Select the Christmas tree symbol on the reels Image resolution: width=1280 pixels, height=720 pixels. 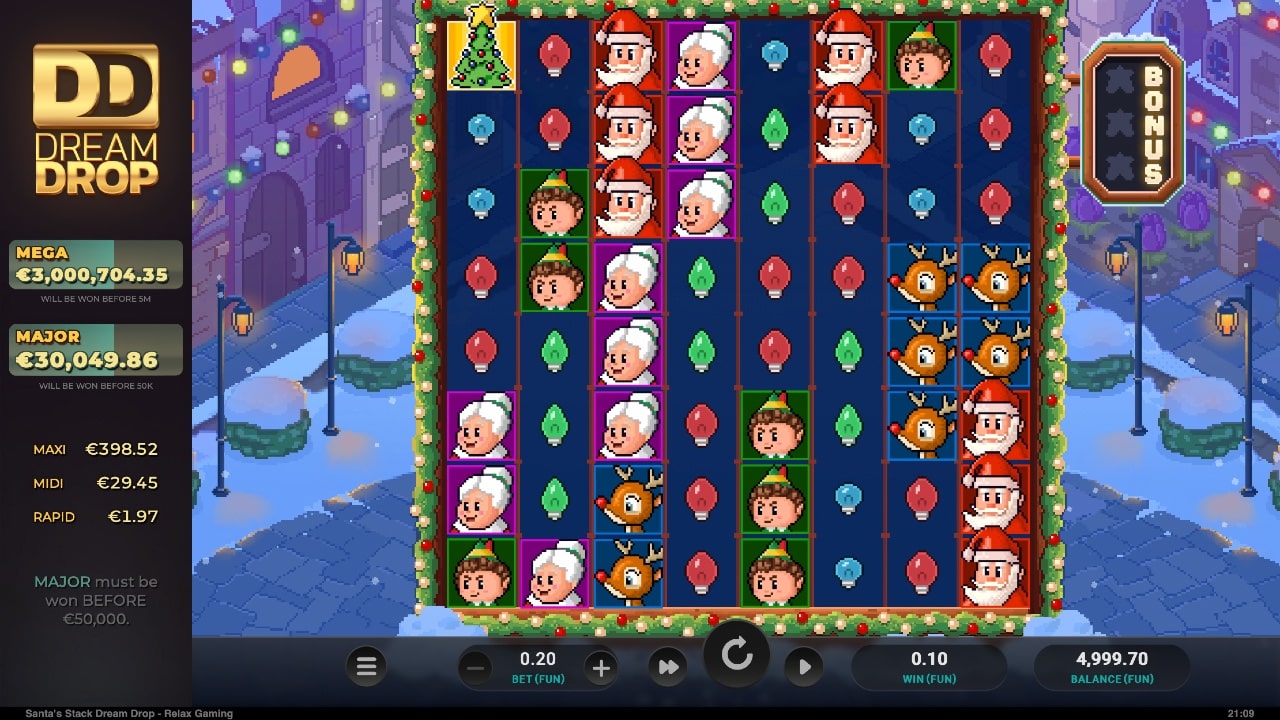pyautogui.click(x=481, y=55)
